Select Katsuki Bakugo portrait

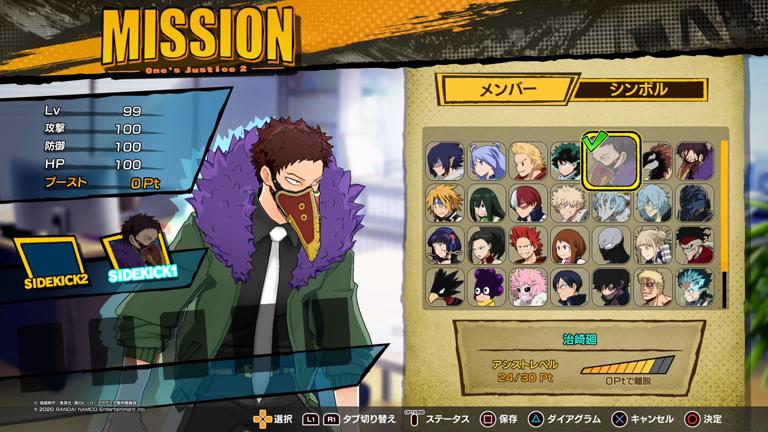[569, 203]
